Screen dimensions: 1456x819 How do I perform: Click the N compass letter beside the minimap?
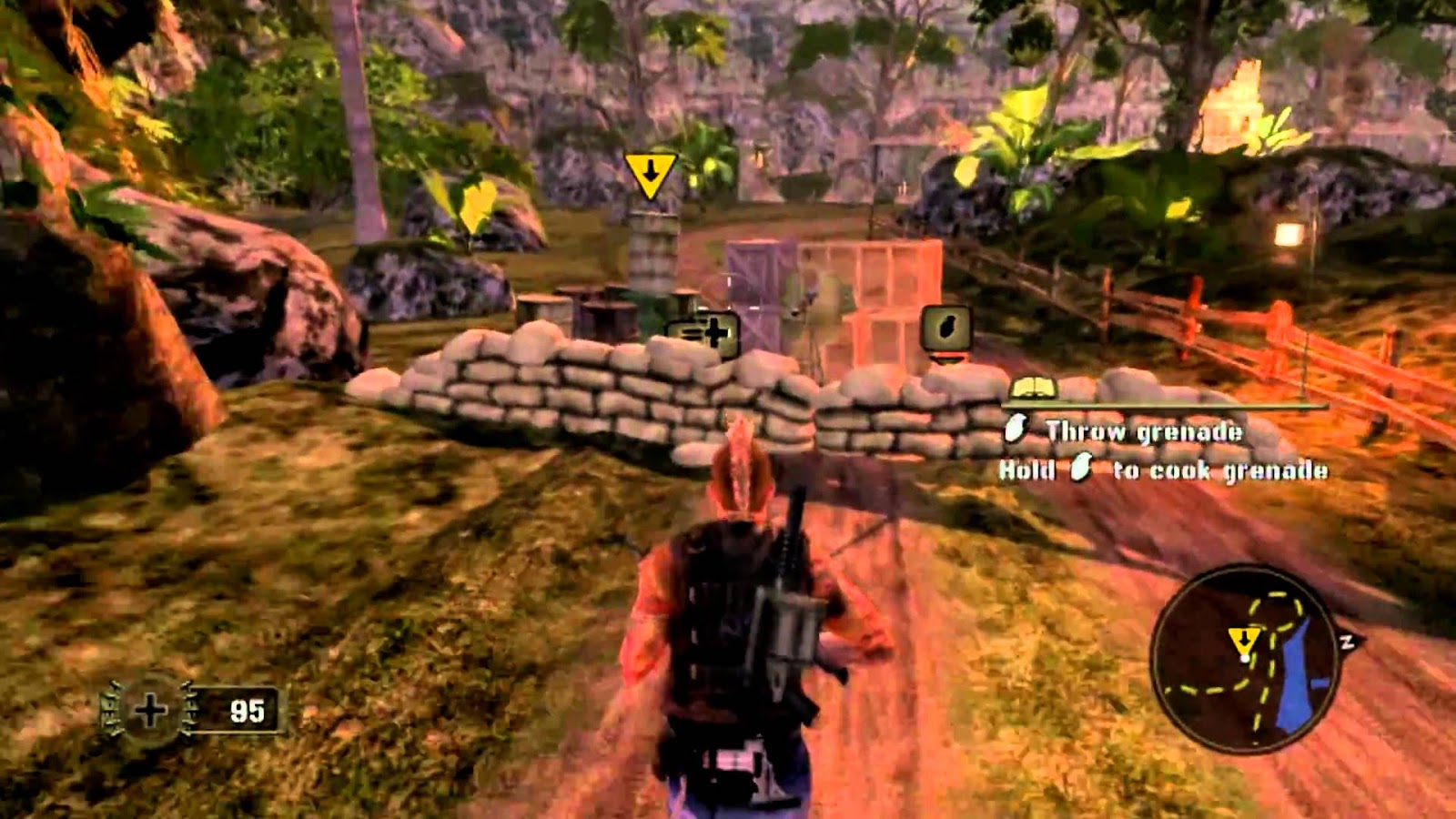[1349, 641]
